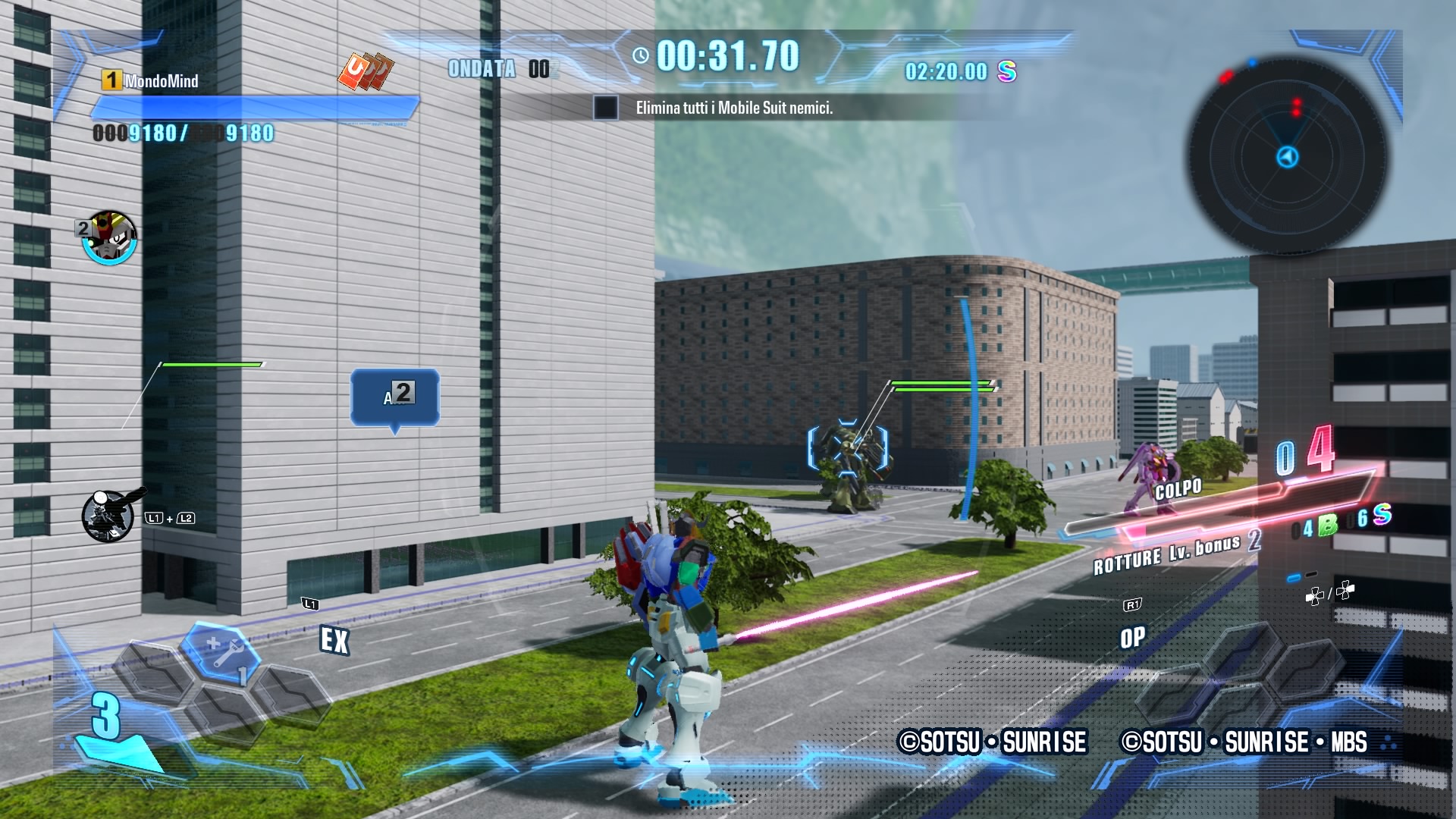Click the clock icon beside the timer
Image resolution: width=1456 pixels, height=819 pixels.
[x=641, y=55]
